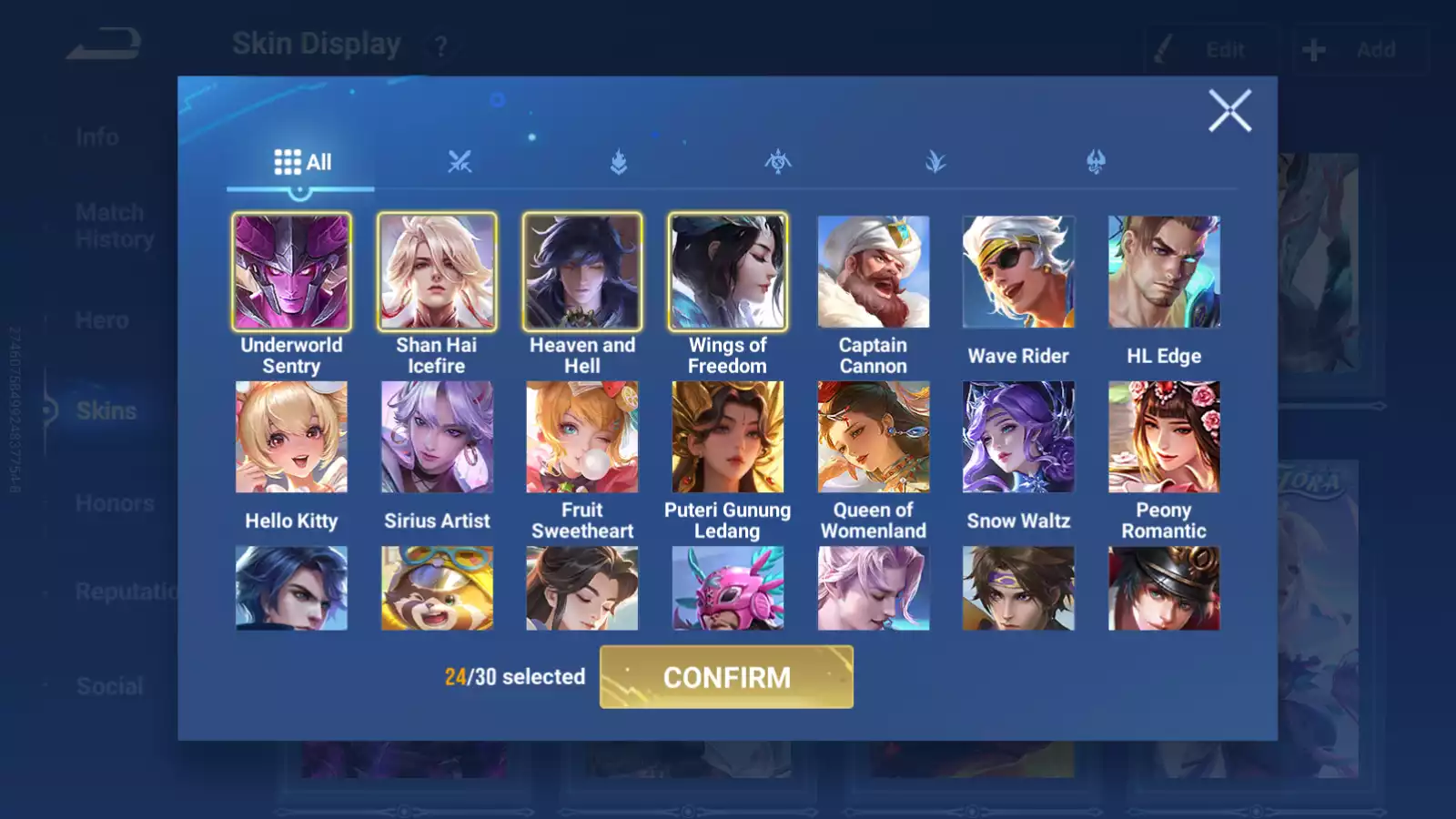
Task: Select the raccoon with goggles skin
Action: [x=437, y=588]
